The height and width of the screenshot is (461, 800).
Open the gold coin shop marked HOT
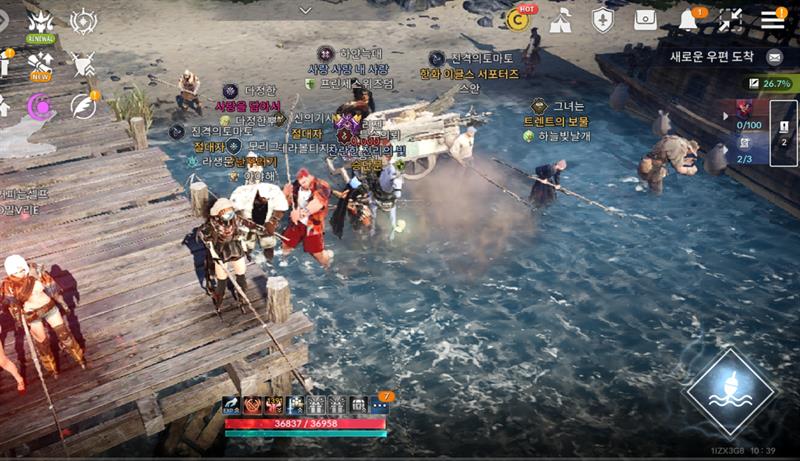tap(518, 19)
